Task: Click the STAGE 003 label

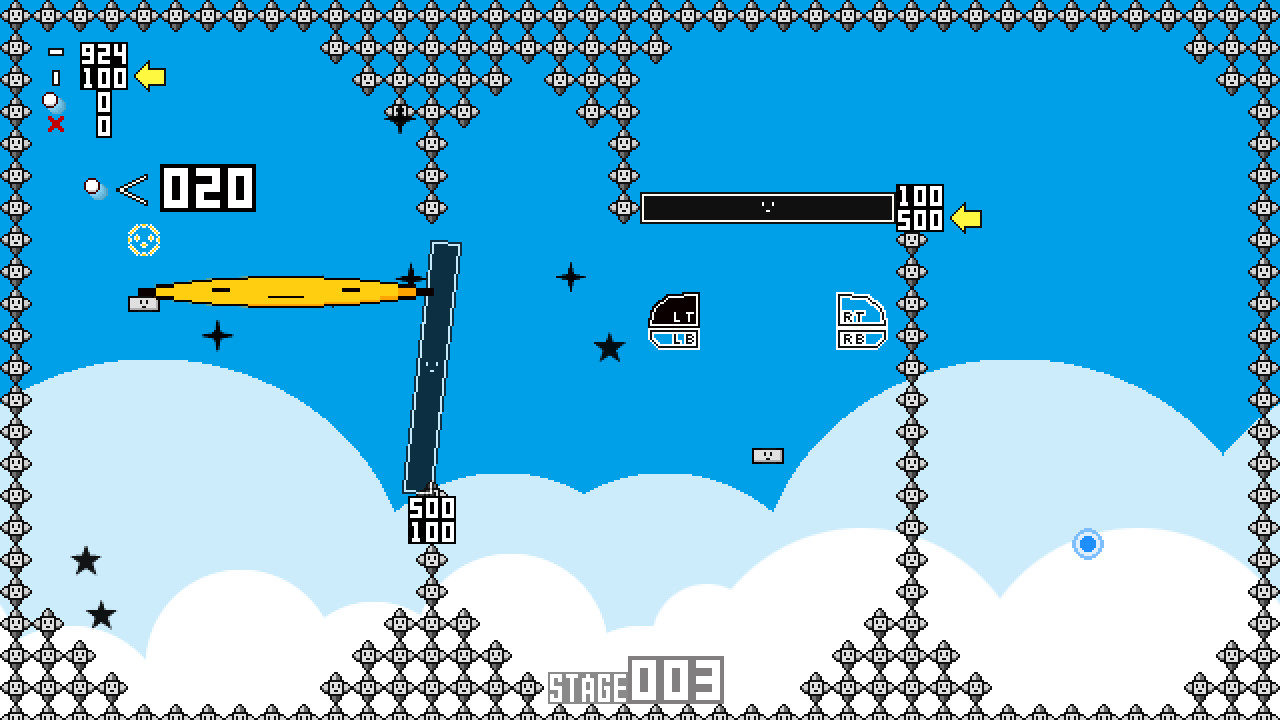Action: tap(637, 678)
